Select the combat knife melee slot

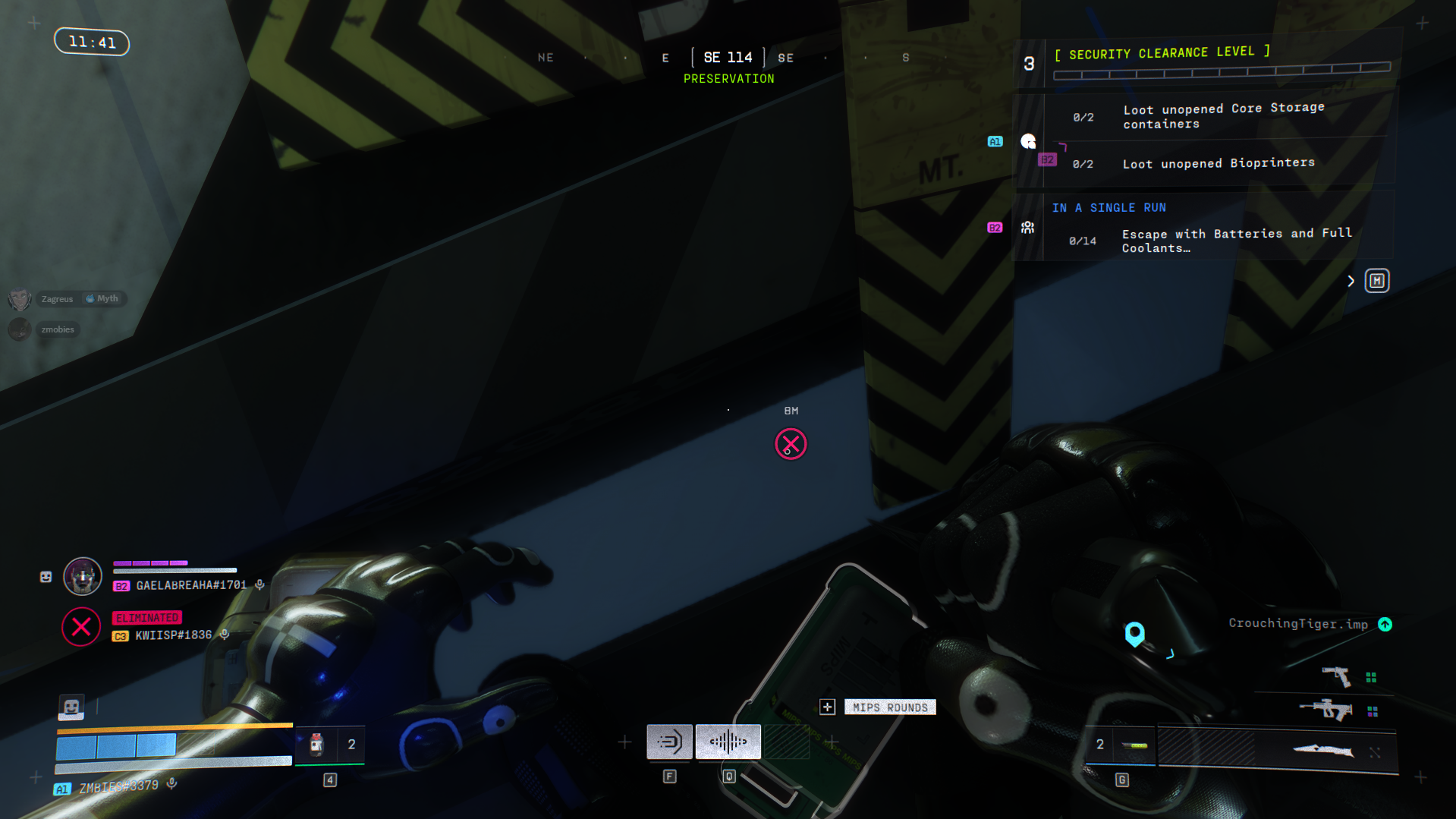click(x=1323, y=751)
